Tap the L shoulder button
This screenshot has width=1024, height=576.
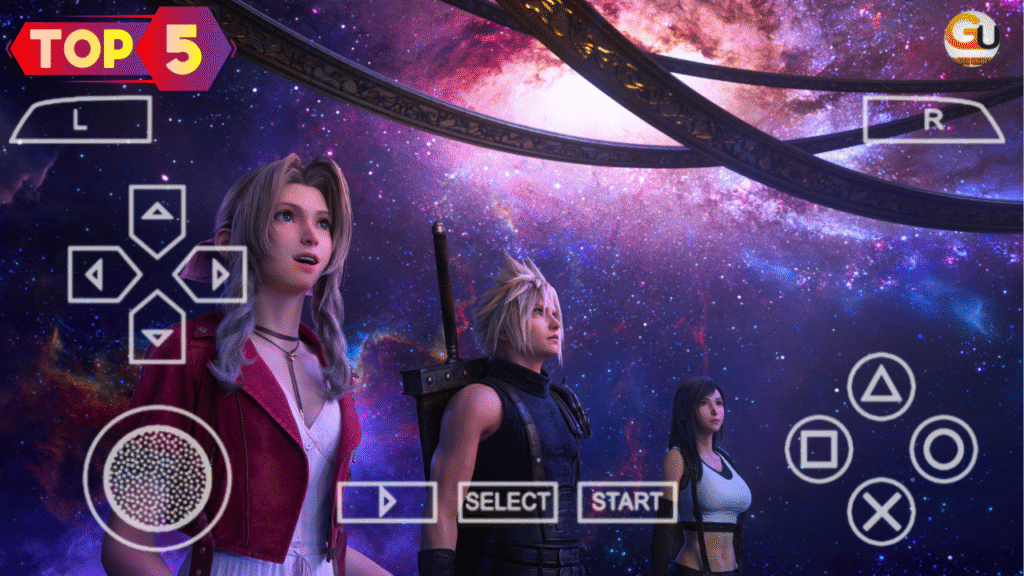(x=80, y=119)
